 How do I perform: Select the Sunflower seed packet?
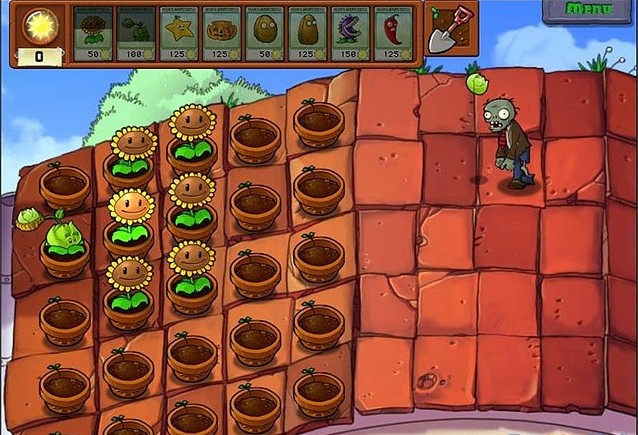(x=95, y=32)
